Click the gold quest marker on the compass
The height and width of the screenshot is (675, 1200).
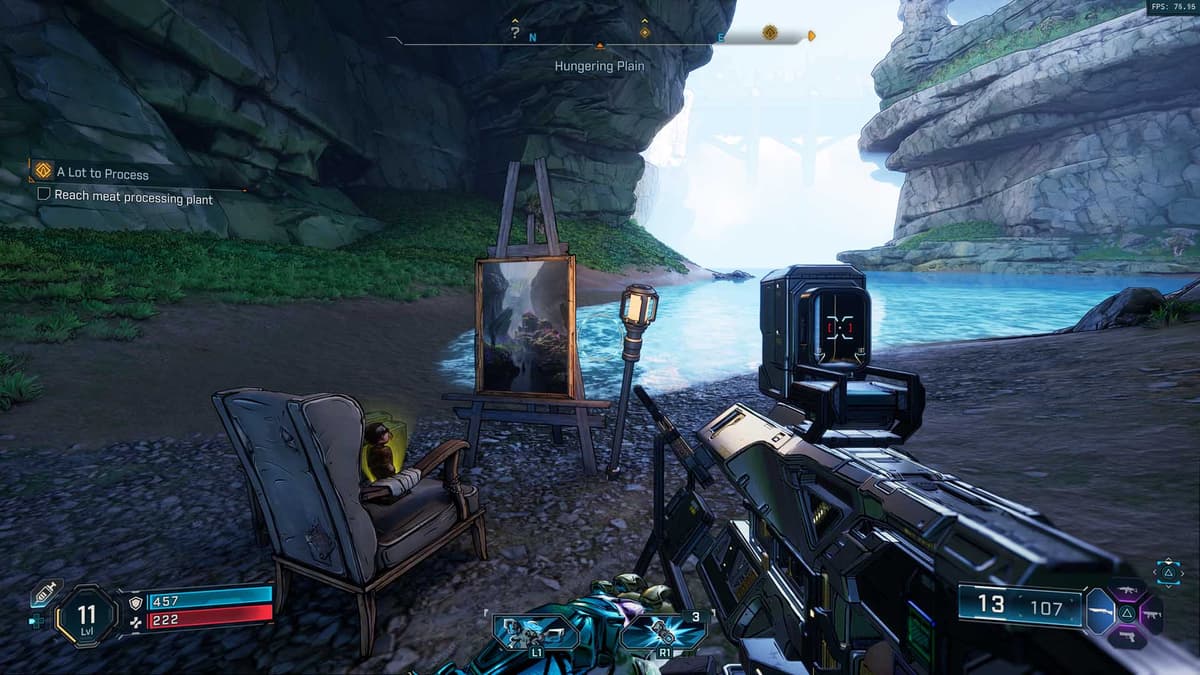[770, 33]
